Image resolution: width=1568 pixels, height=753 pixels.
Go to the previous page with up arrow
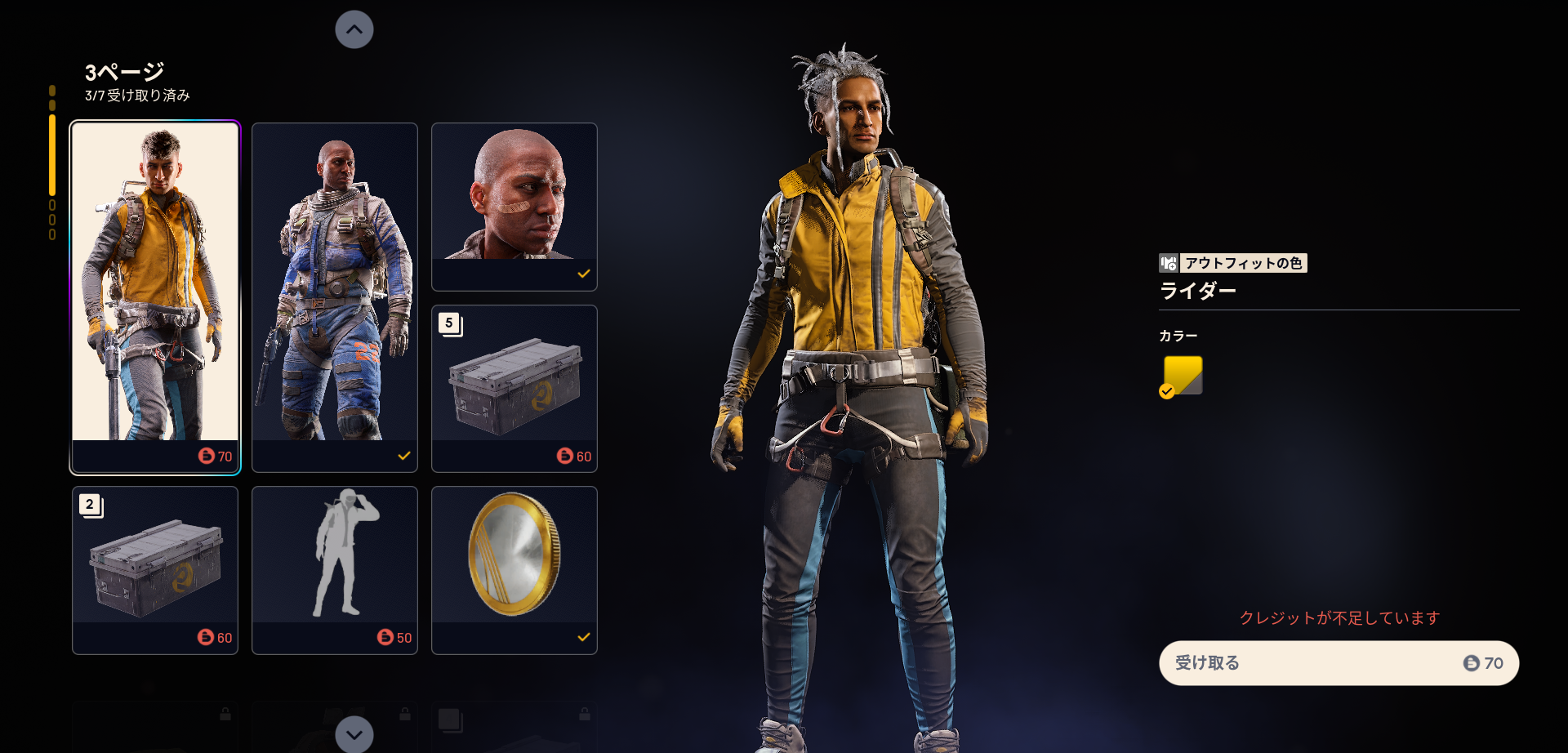click(x=354, y=29)
